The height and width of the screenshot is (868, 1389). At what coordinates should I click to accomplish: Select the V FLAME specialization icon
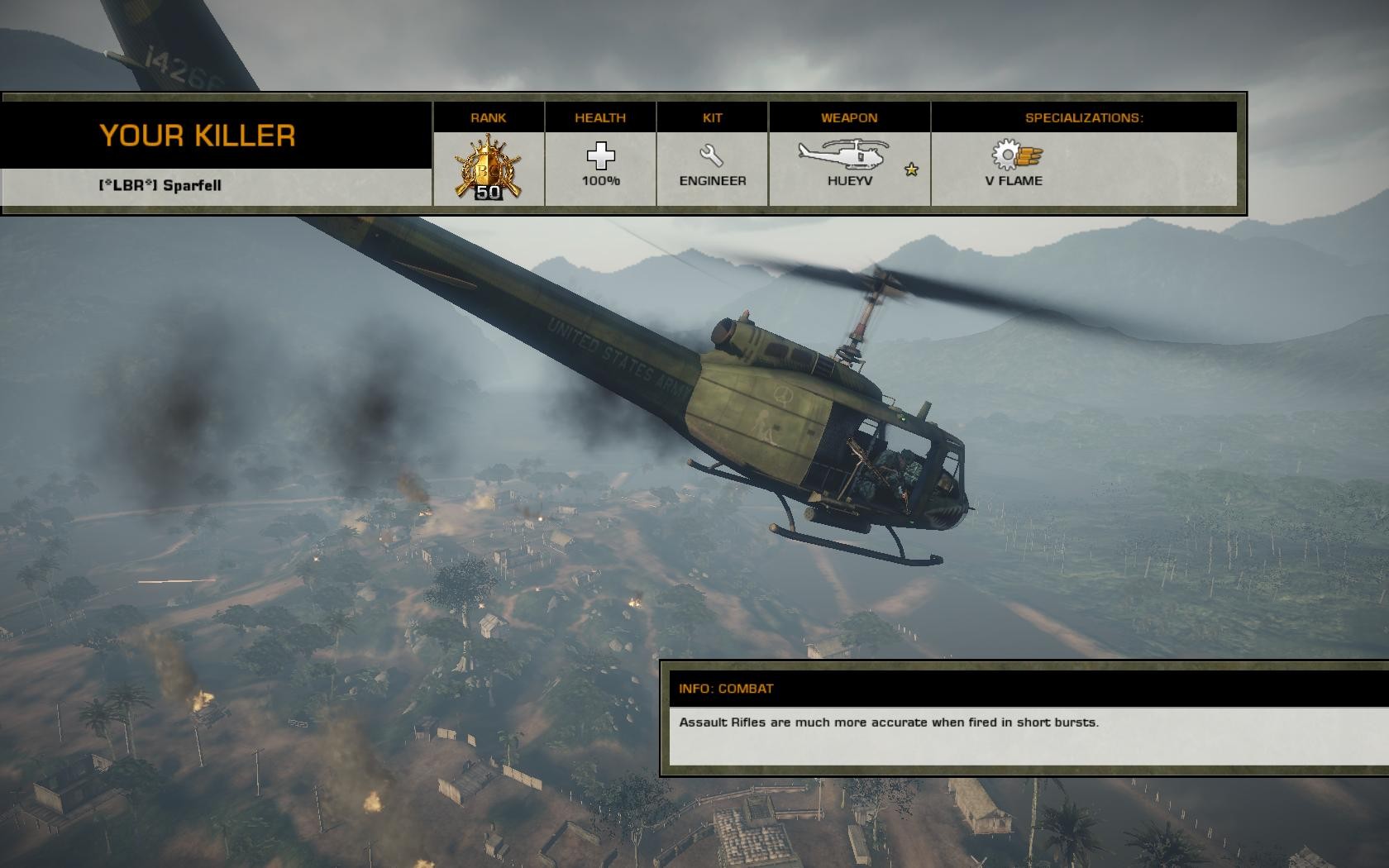(1017, 155)
